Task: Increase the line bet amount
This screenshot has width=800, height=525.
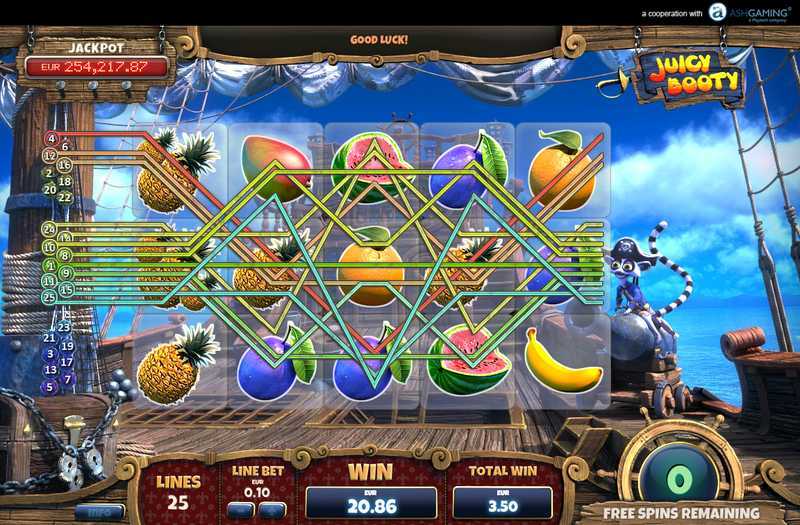Action: pos(272,510)
